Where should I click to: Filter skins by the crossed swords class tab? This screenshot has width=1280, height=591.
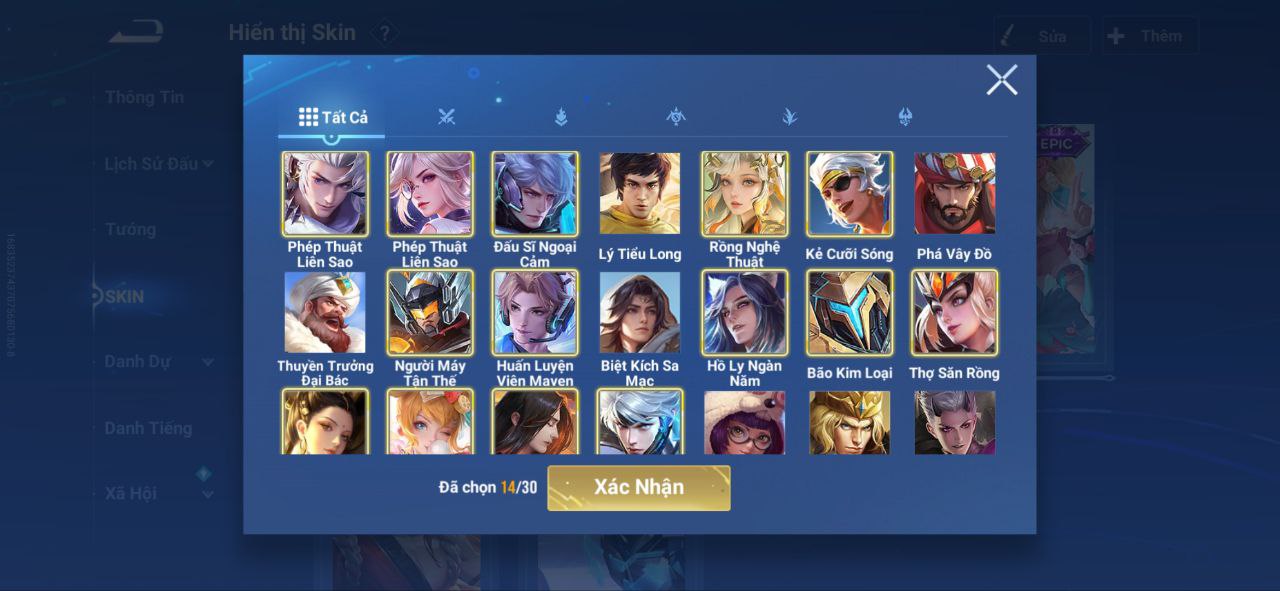click(446, 117)
